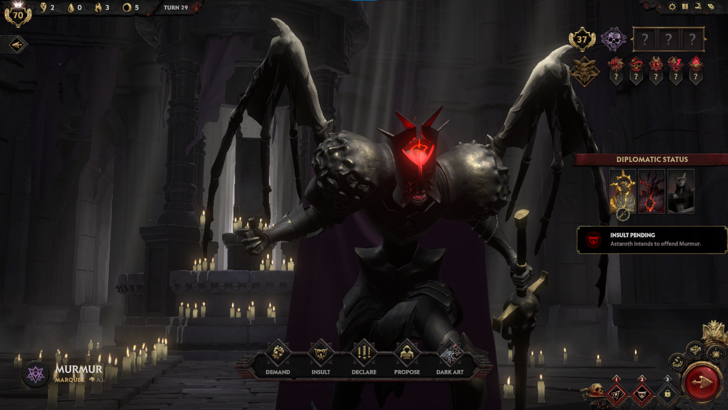The height and width of the screenshot is (410, 728).
Task: Open the prestige 70 laurel badge
Action: click(x=17, y=14)
